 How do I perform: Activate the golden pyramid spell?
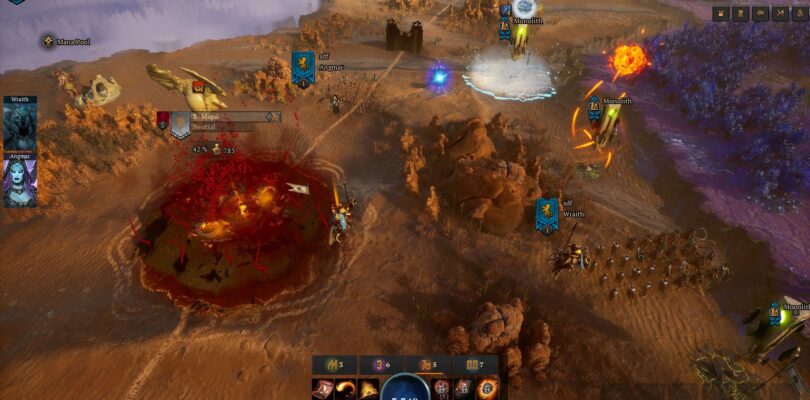[369, 389]
